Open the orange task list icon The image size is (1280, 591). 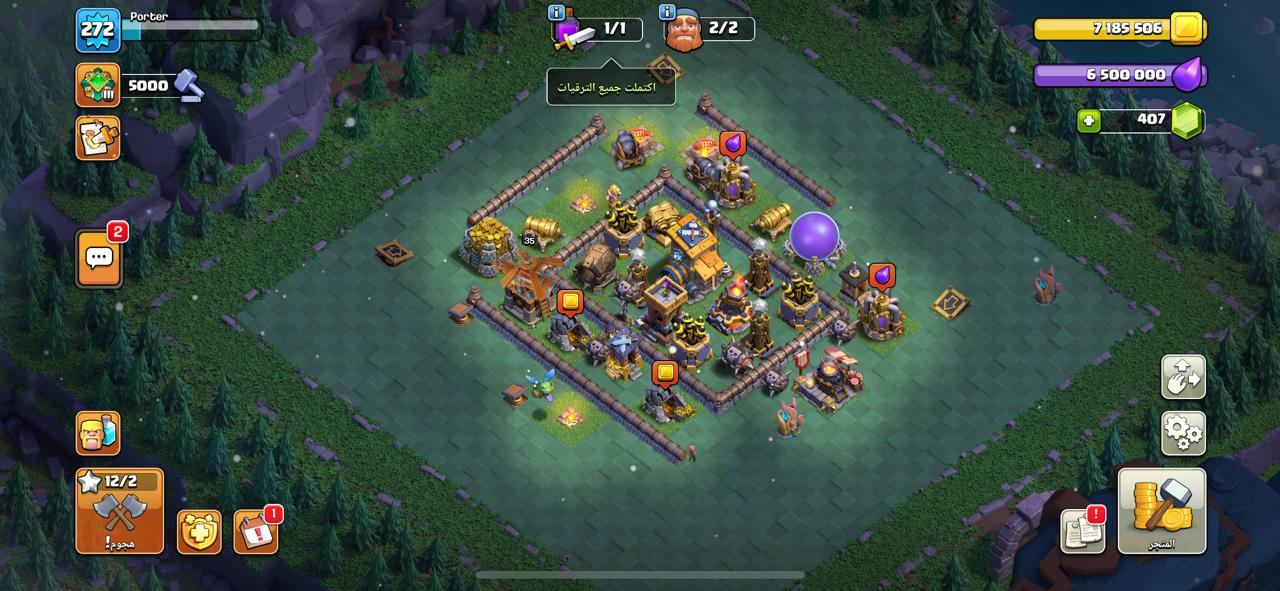click(98, 138)
